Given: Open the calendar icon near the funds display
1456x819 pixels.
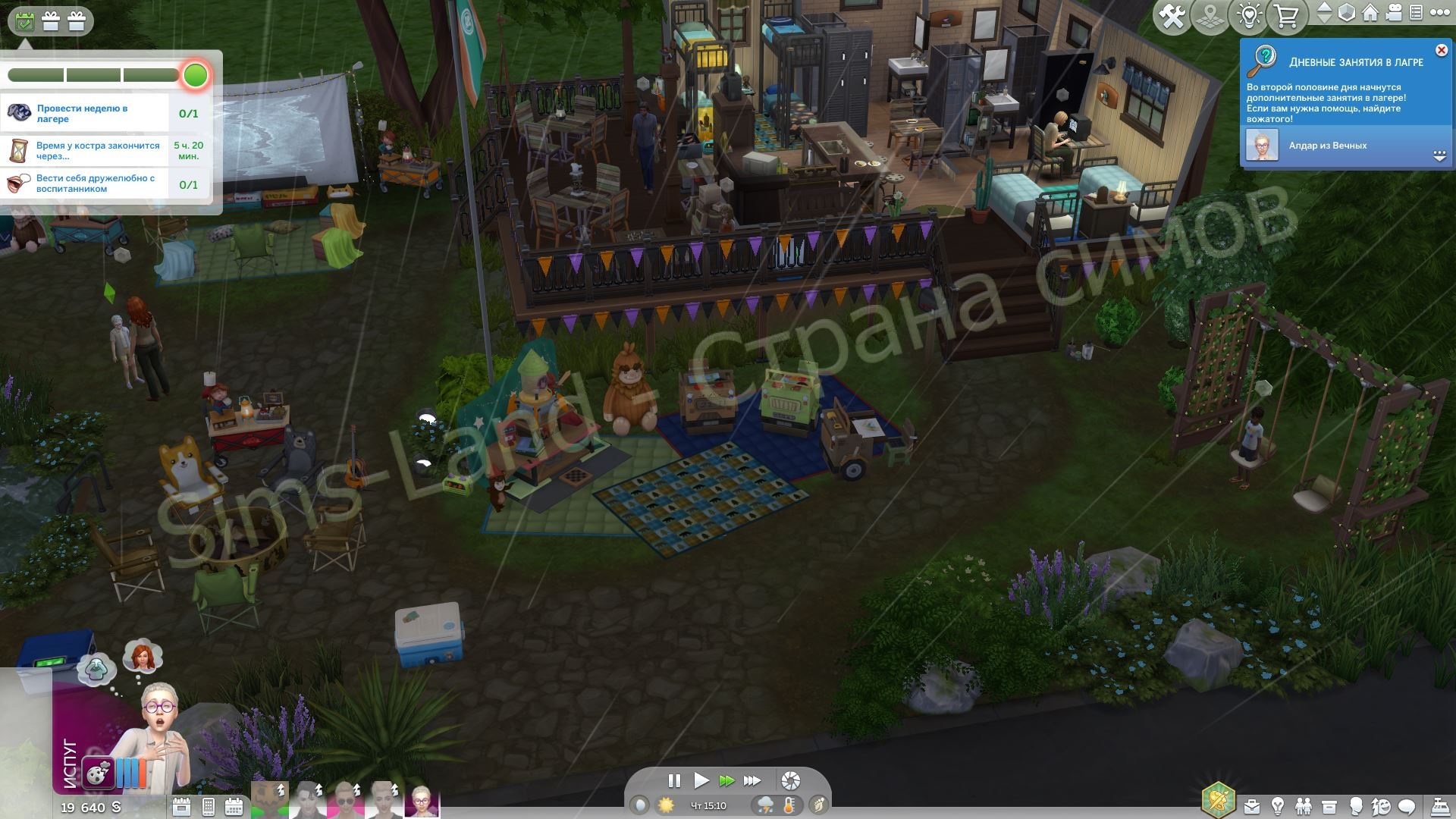Looking at the screenshot, I should coord(234,806).
